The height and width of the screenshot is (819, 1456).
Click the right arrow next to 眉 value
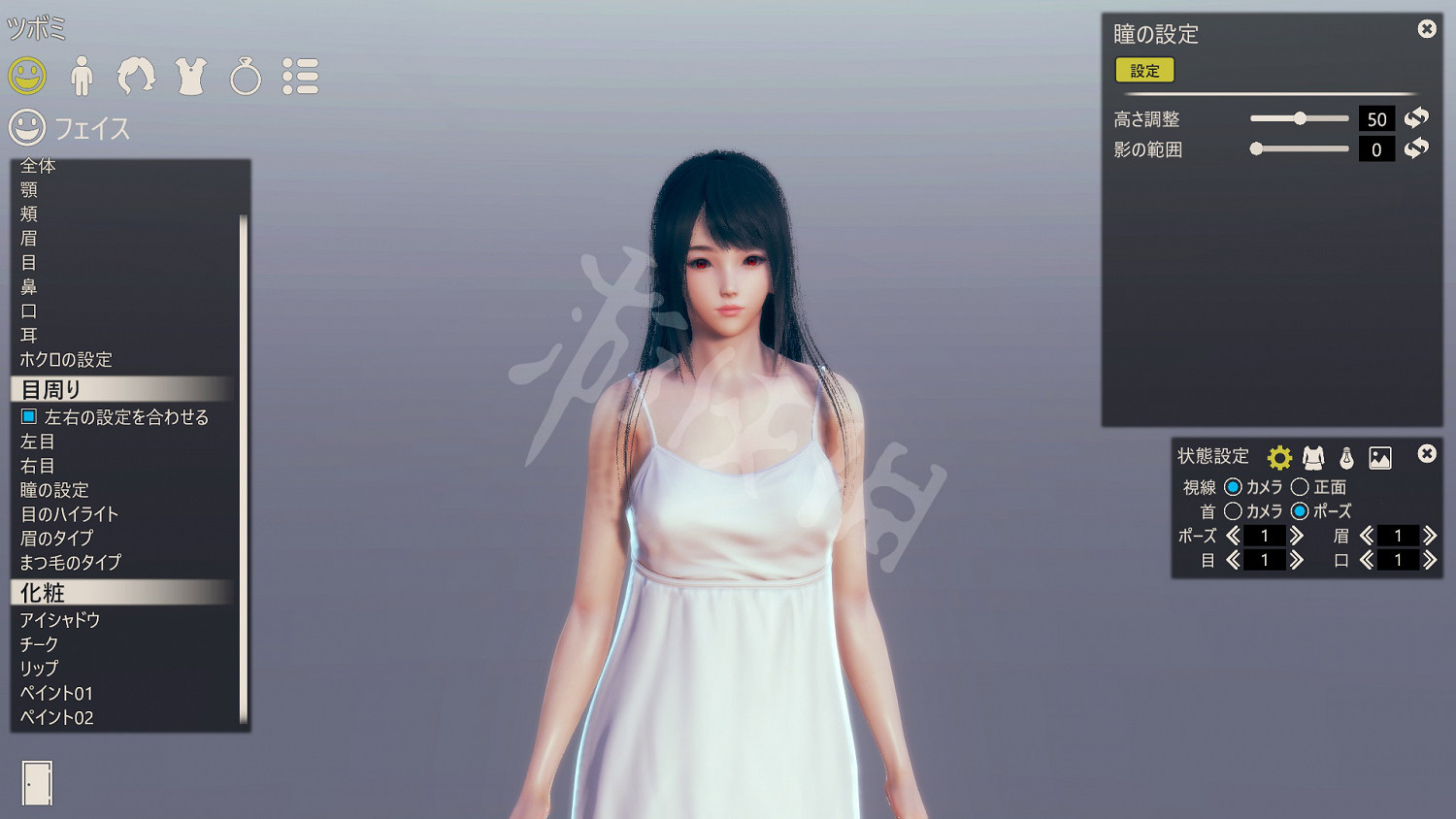click(x=1431, y=536)
